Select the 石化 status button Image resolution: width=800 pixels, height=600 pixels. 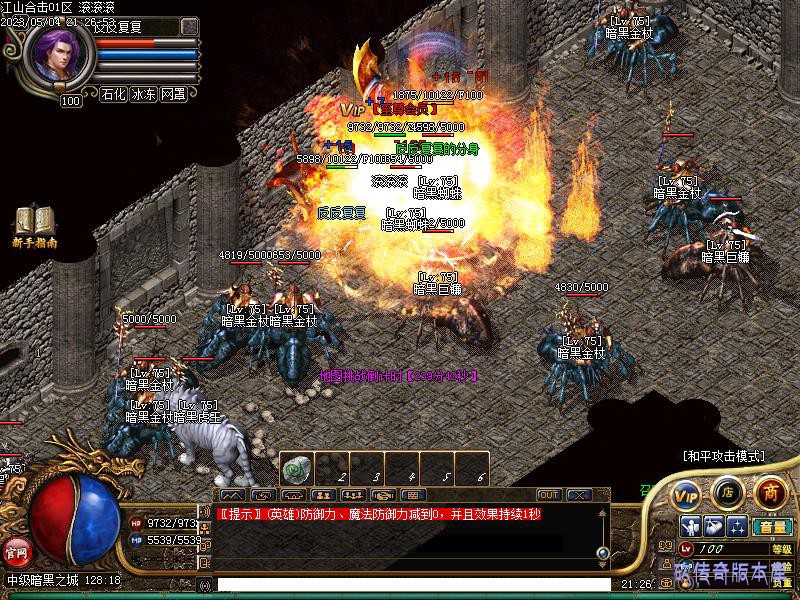point(114,95)
